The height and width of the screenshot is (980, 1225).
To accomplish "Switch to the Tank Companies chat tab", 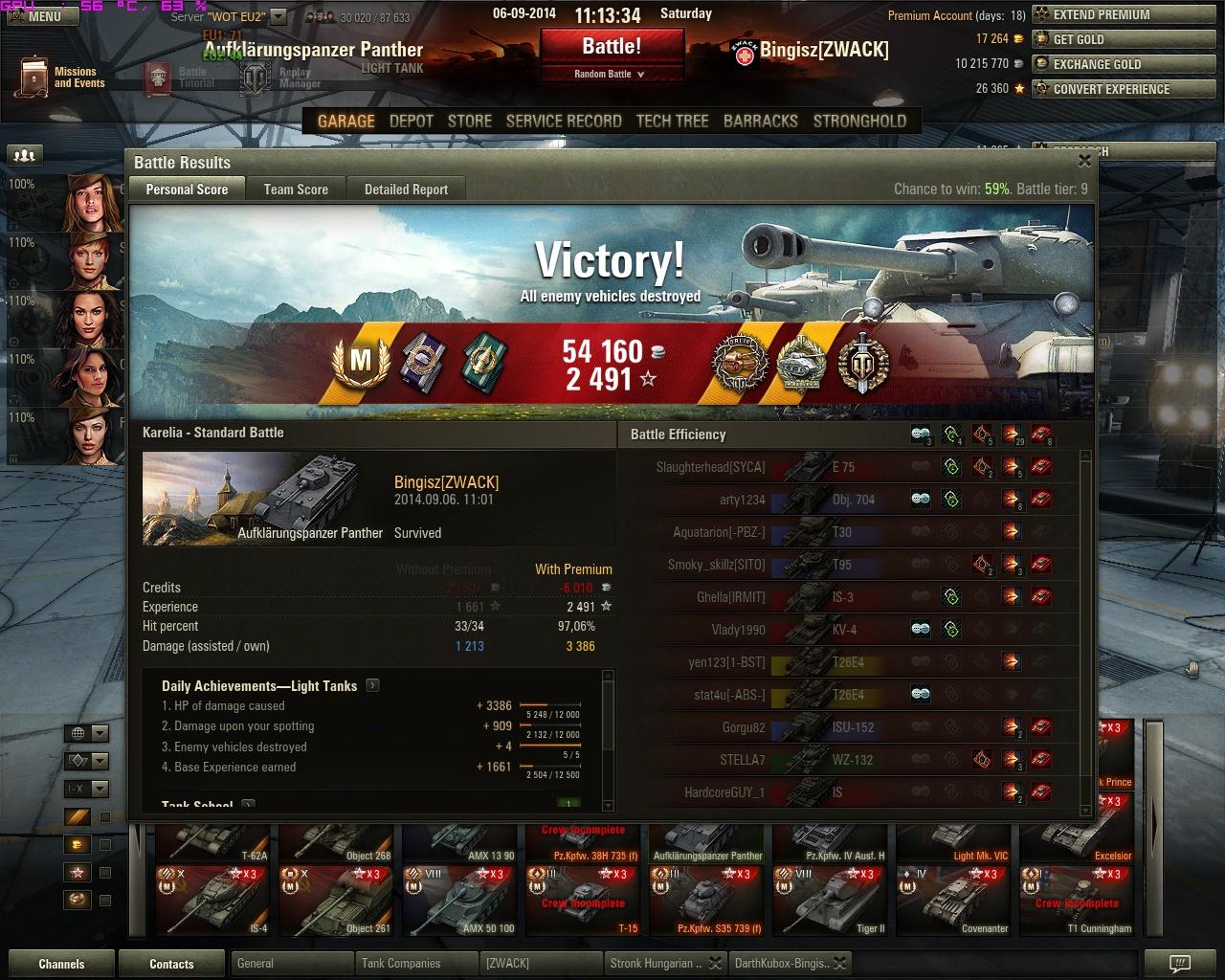I will [401, 963].
